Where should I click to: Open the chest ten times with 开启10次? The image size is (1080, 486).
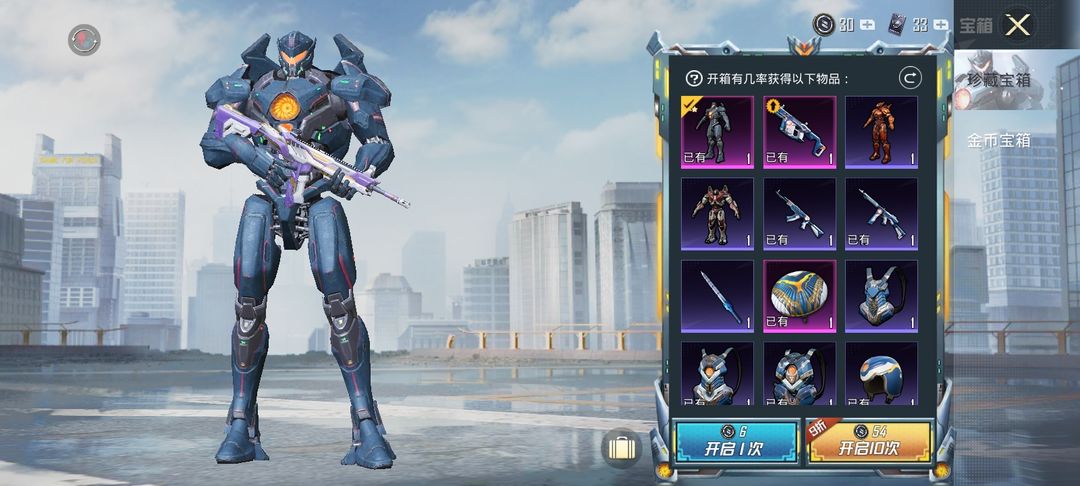868,442
